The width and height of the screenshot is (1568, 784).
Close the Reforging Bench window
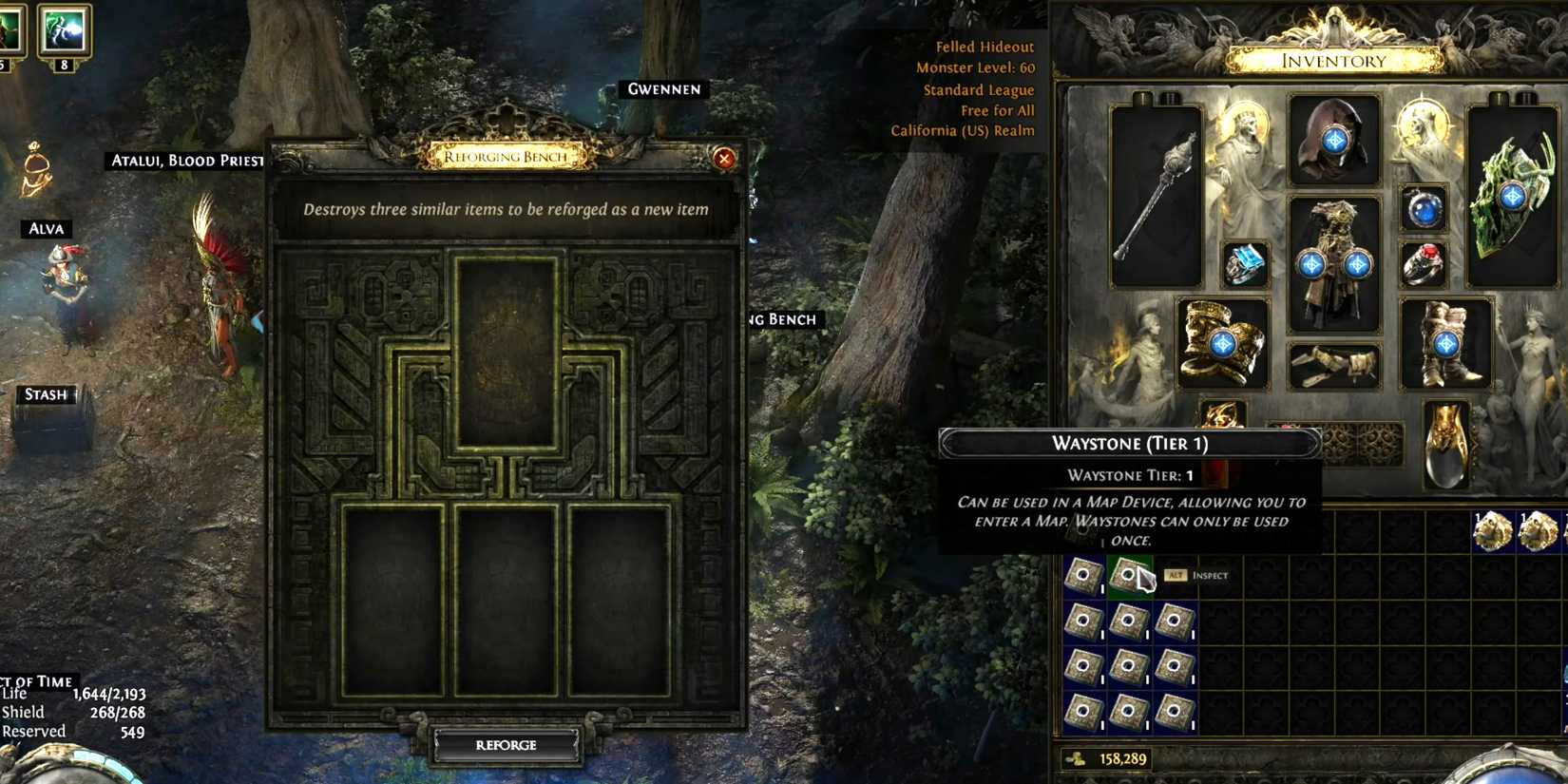(x=724, y=159)
